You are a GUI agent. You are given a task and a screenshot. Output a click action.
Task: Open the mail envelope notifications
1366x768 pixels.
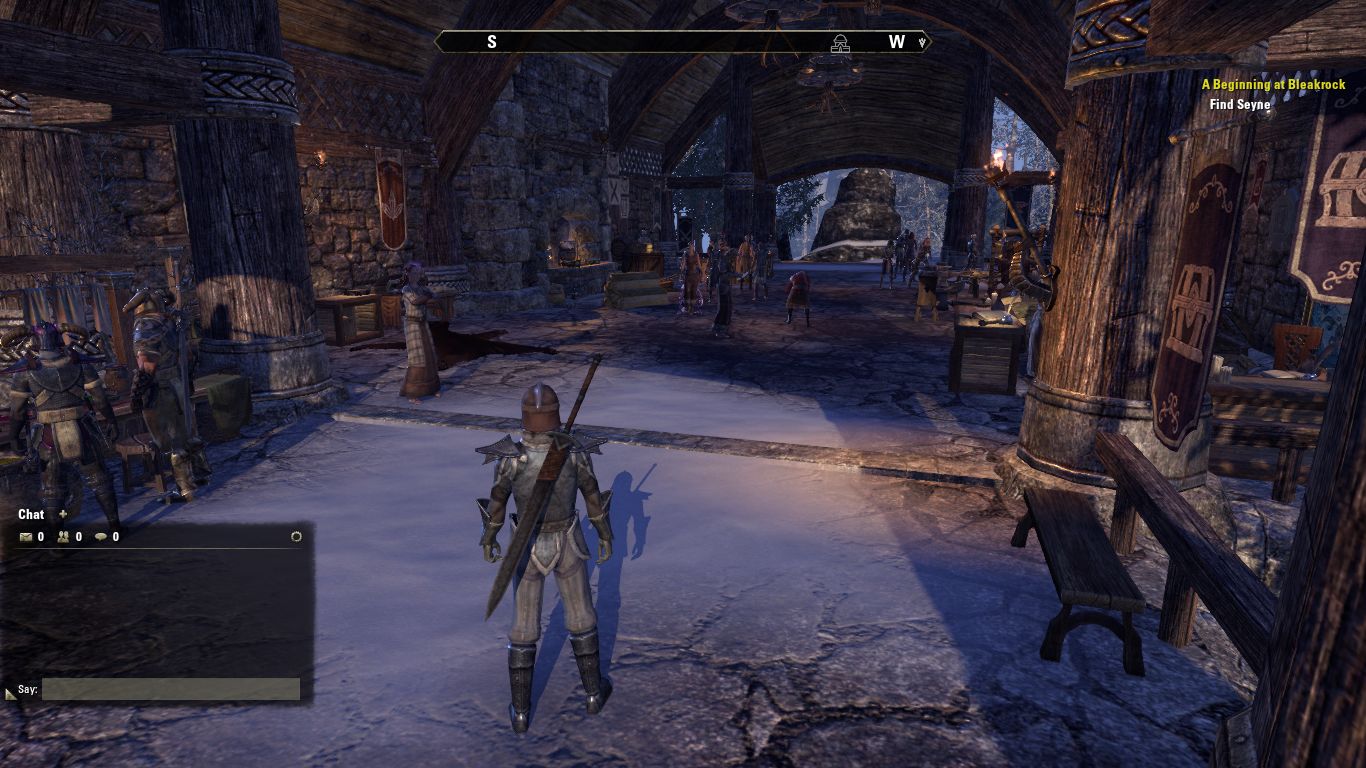tap(26, 537)
